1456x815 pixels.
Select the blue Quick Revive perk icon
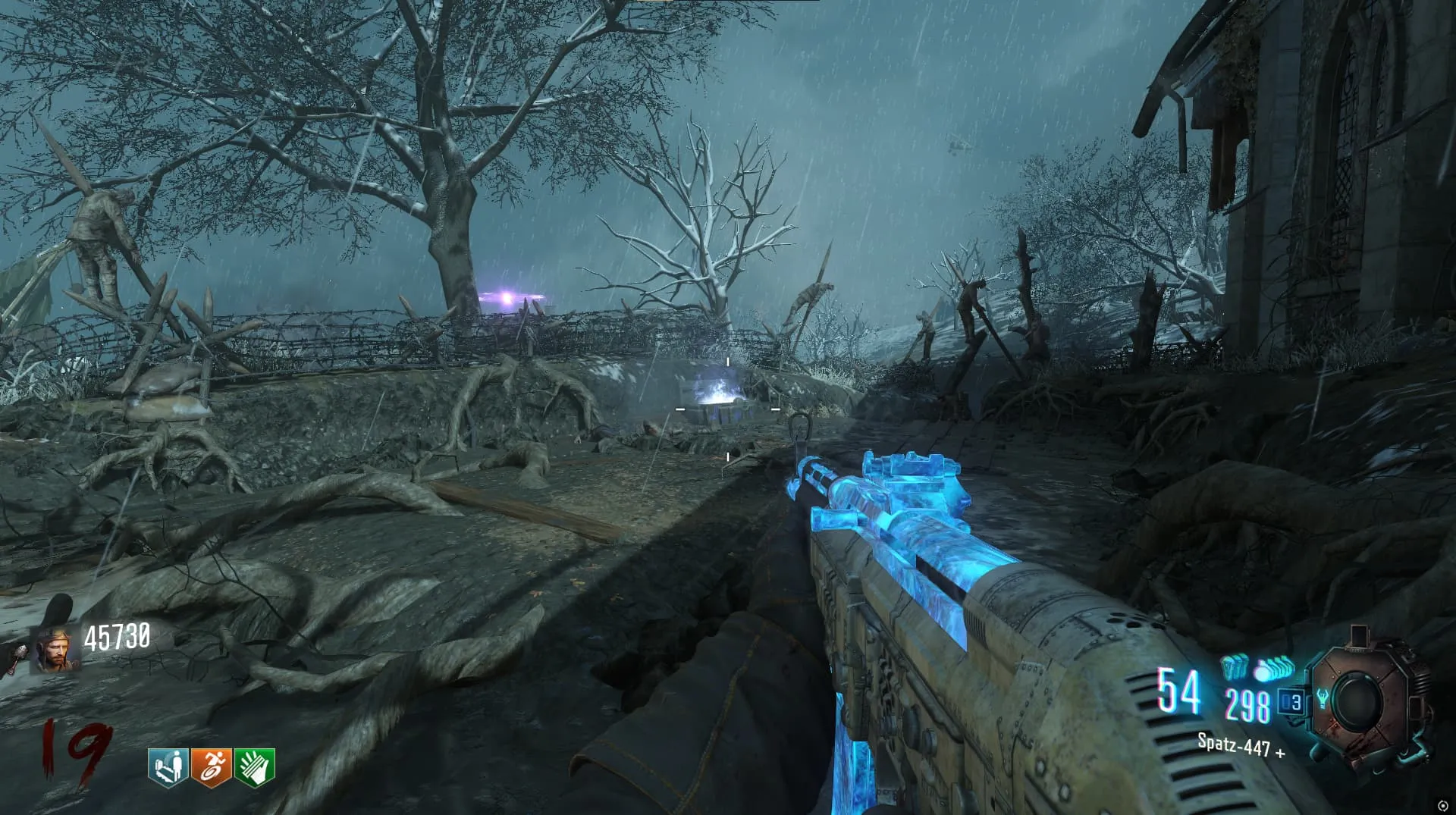(x=168, y=767)
